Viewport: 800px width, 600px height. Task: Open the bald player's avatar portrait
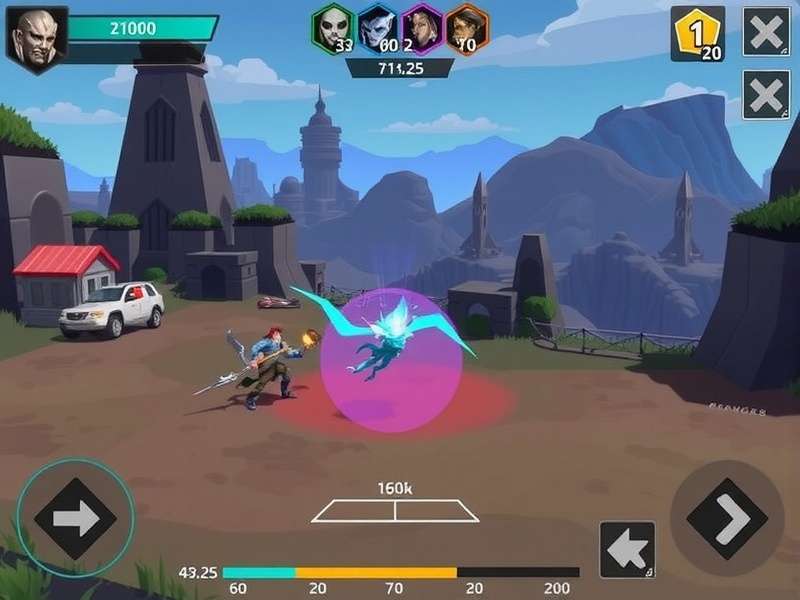click(x=36, y=38)
